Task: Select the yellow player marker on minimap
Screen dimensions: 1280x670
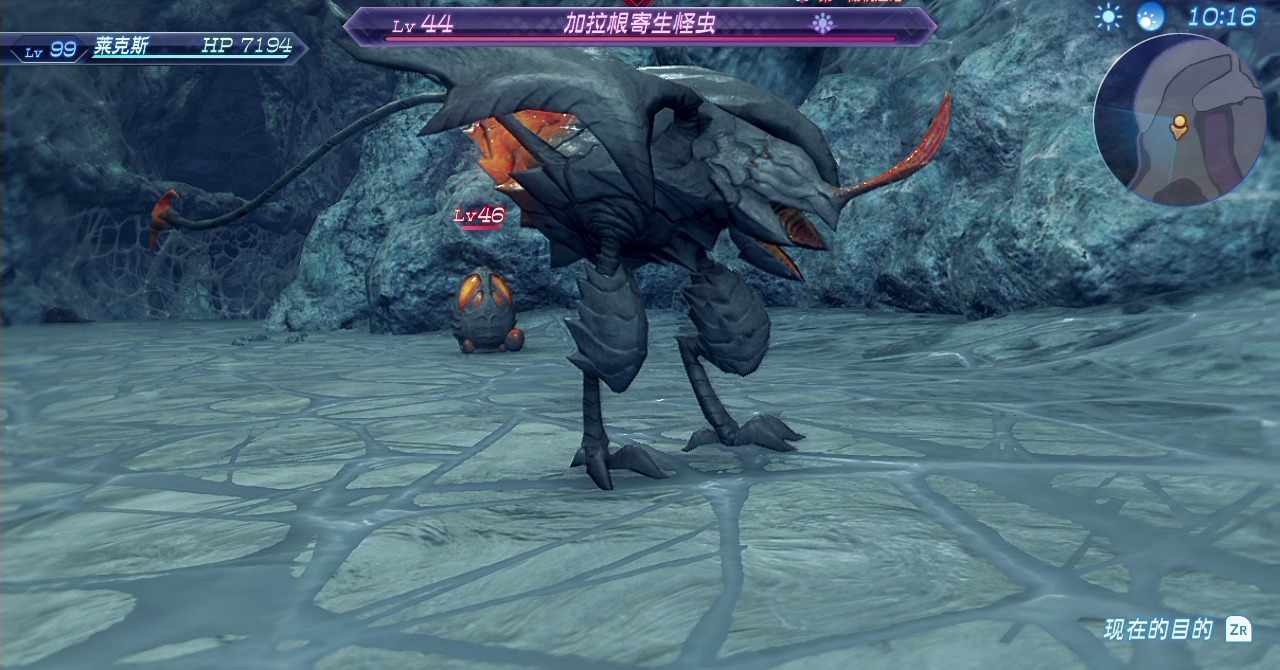Action: click(1179, 125)
